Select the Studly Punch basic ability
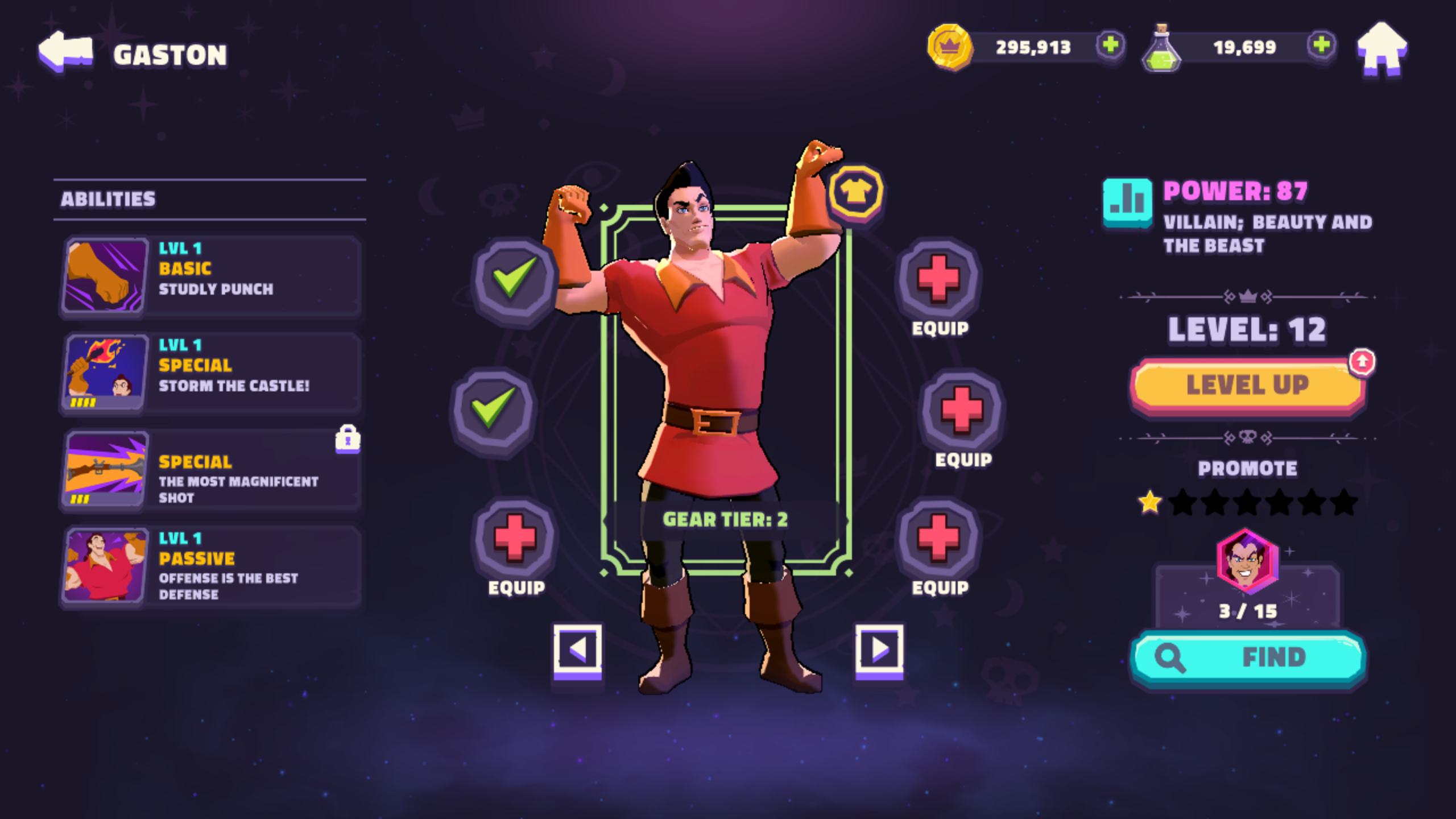 (x=210, y=276)
